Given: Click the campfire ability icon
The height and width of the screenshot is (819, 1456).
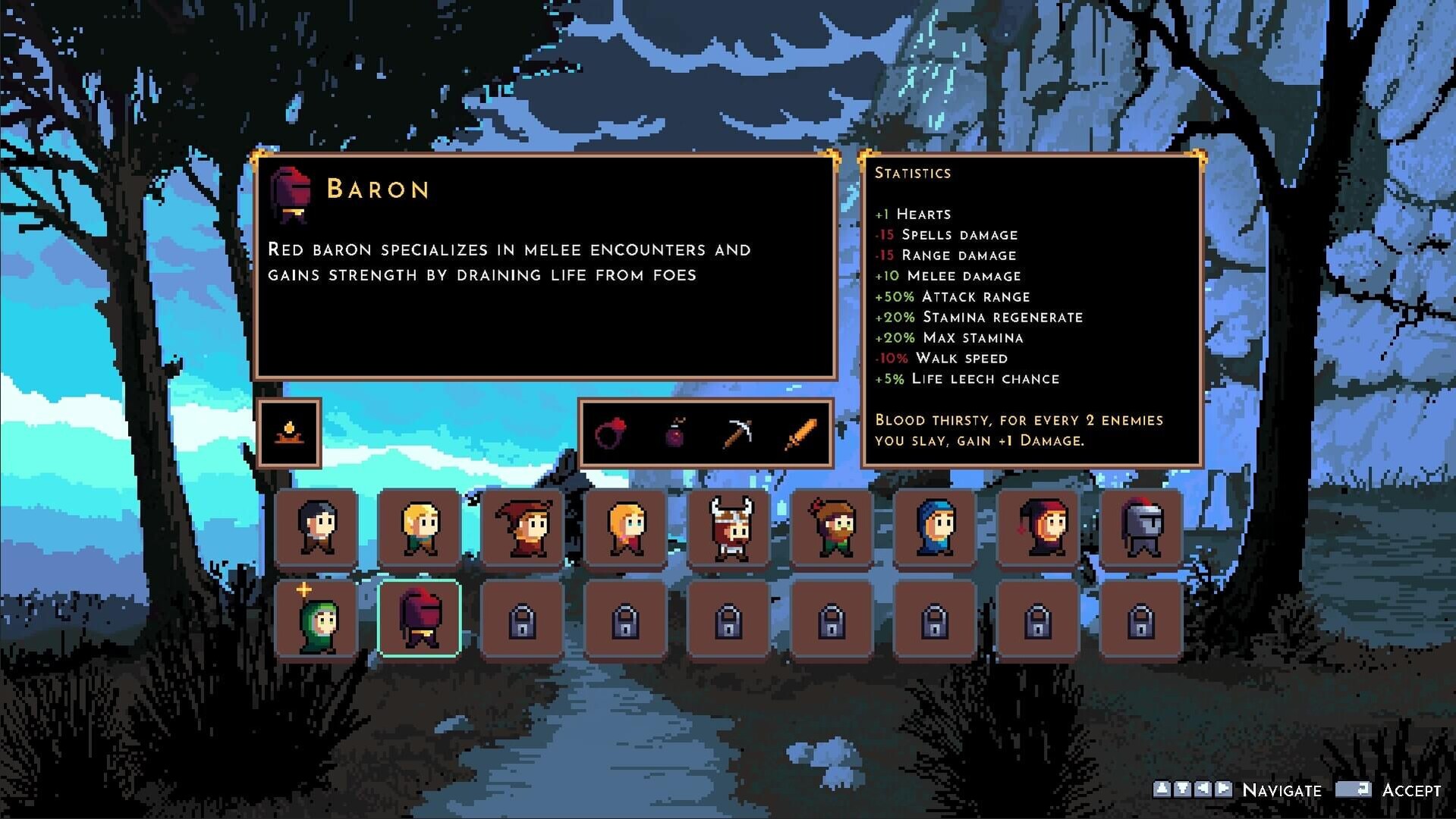Looking at the screenshot, I should [289, 433].
